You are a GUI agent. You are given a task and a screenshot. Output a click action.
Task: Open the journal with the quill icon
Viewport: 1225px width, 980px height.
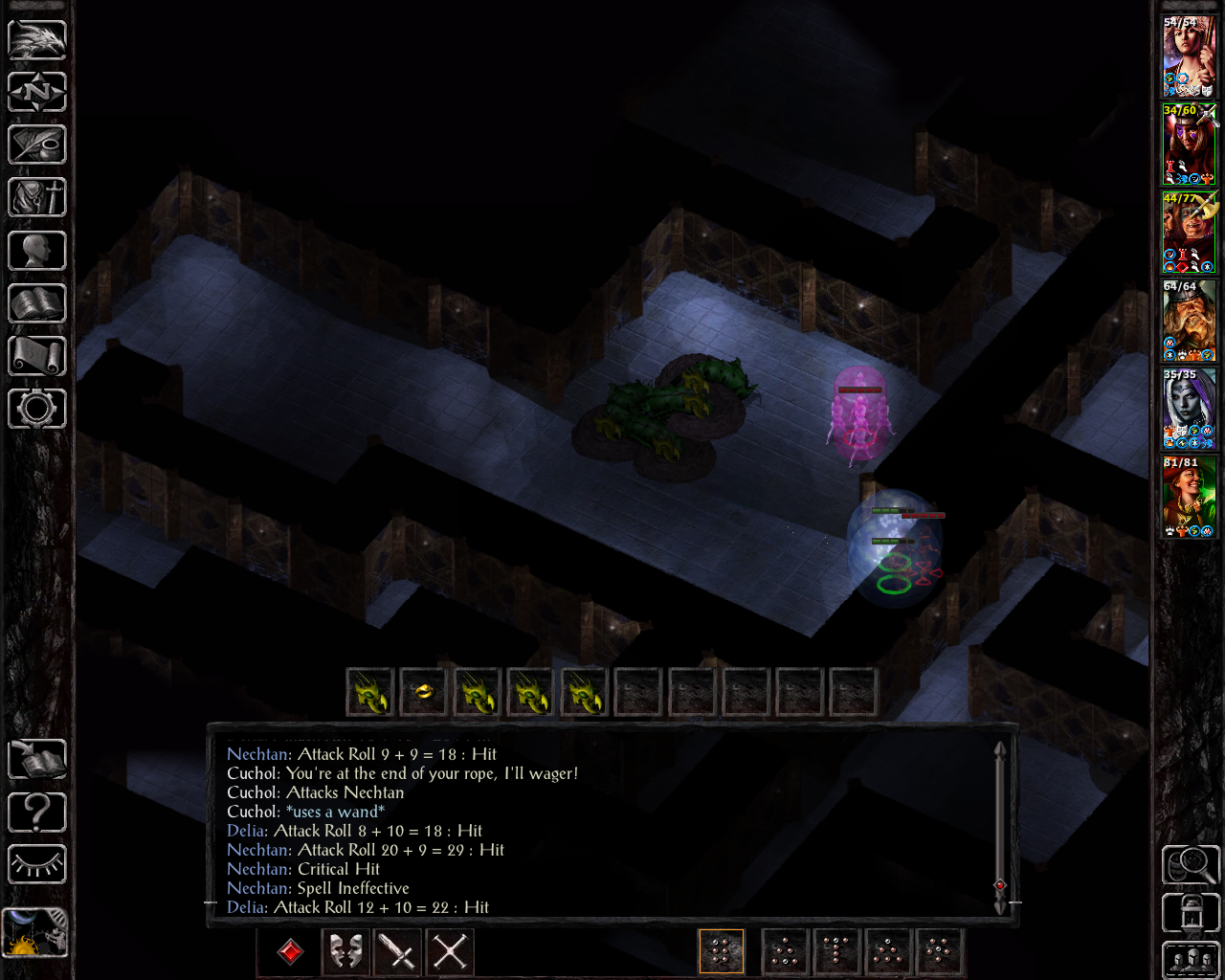37,145
